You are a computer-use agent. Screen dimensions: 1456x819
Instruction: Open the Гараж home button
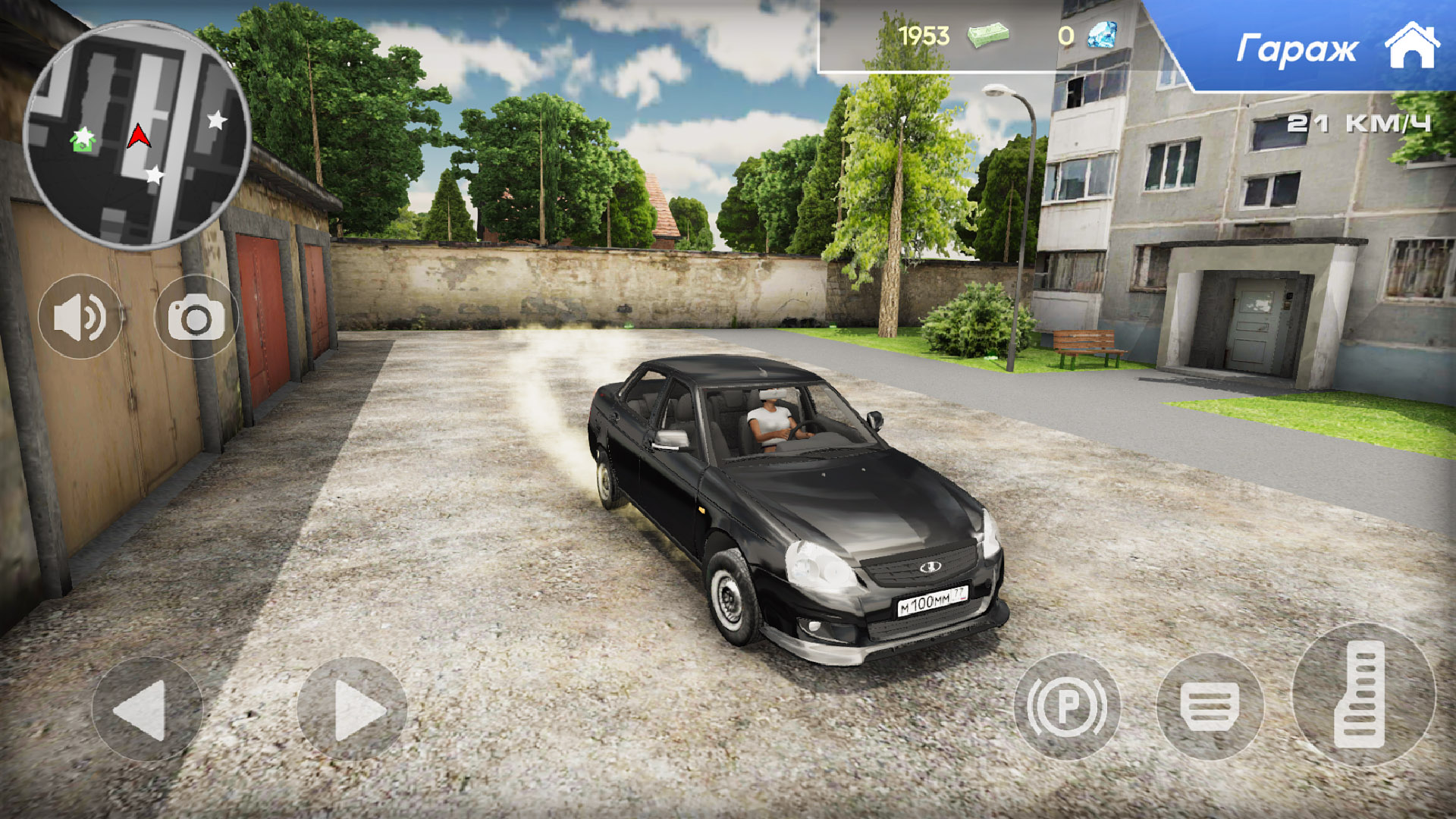point(1335,47)
